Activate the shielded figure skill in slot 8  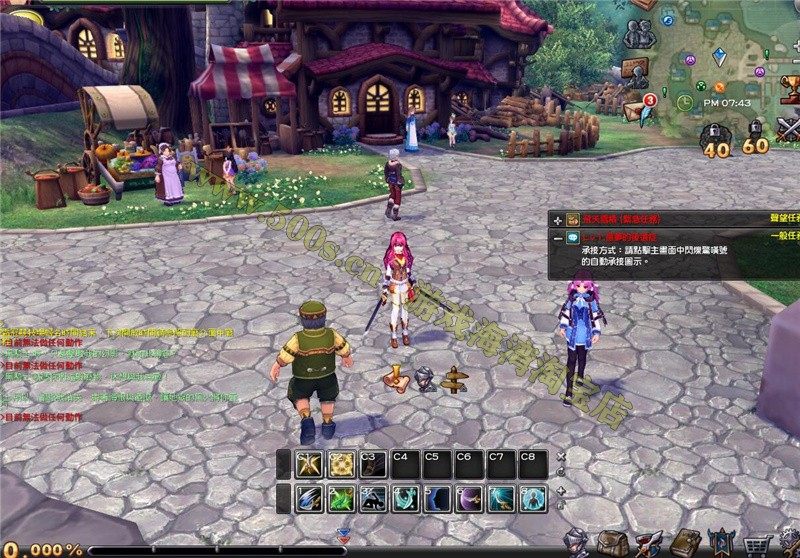[x=533, y=497]
